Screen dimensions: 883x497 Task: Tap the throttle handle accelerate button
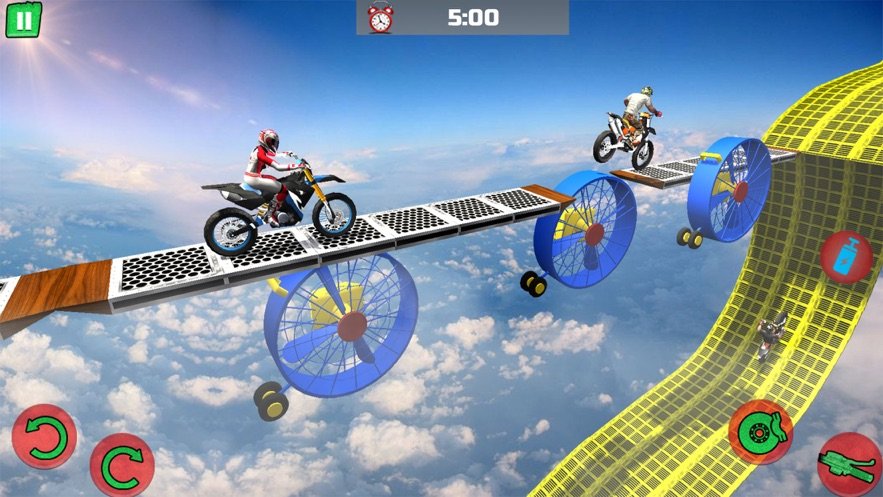848,465
